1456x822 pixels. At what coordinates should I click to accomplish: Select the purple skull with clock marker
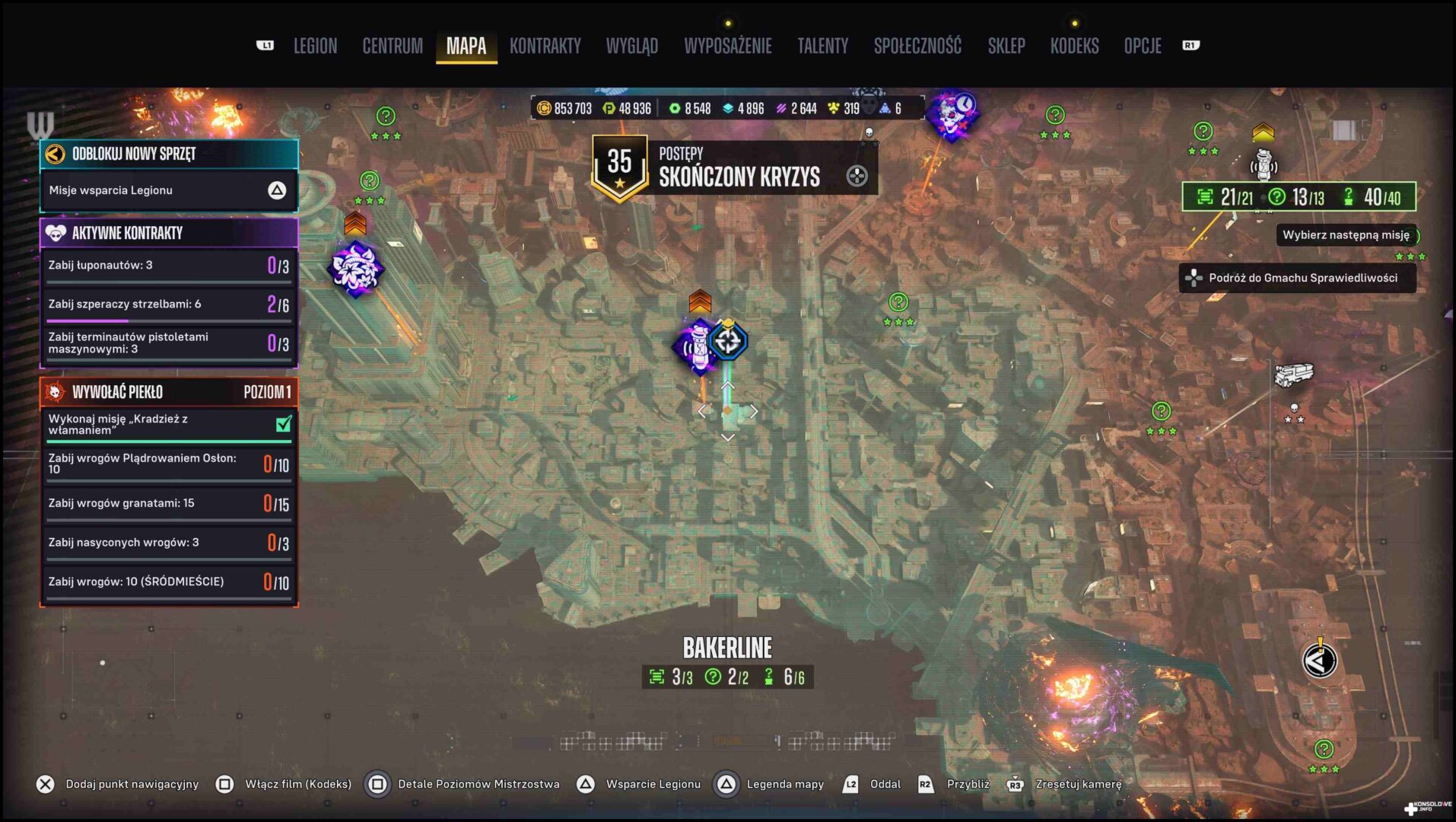[x=952, y=116]
